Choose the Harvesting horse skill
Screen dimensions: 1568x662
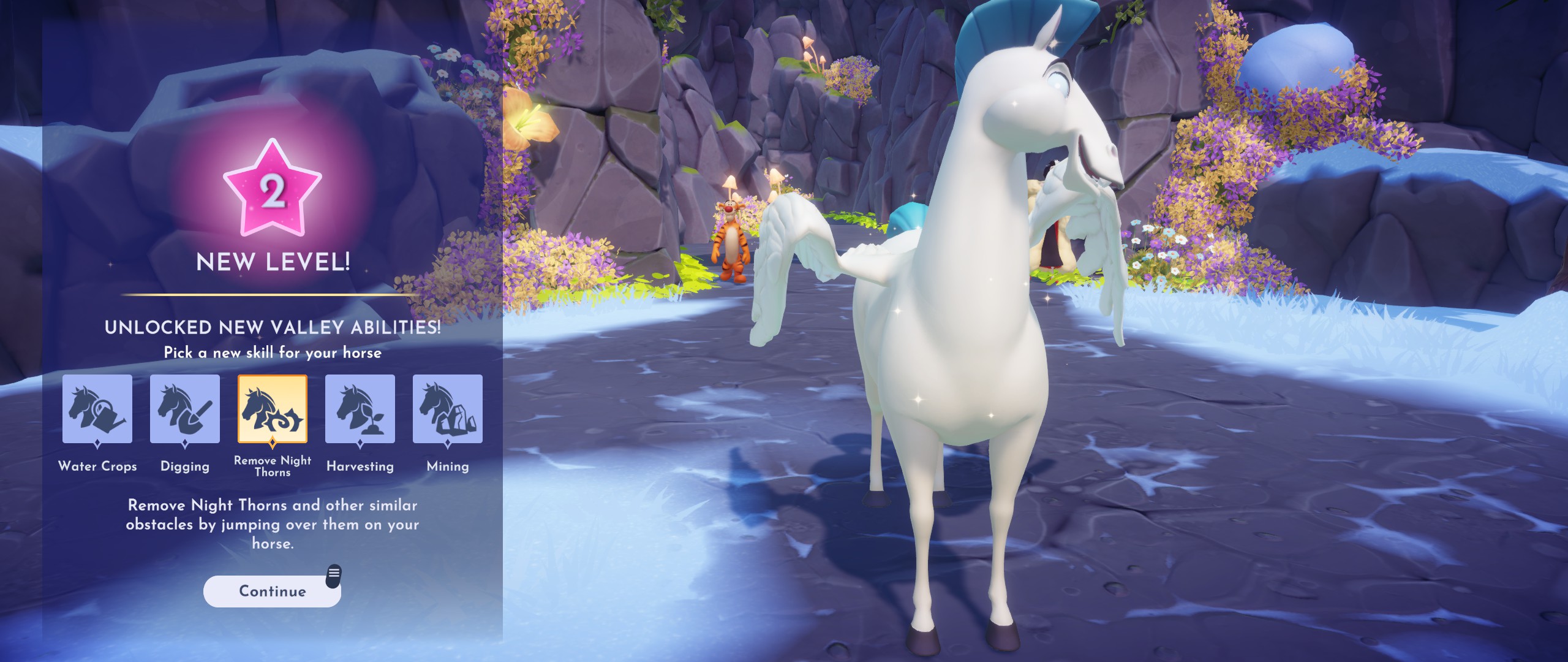tap(360, 409)
